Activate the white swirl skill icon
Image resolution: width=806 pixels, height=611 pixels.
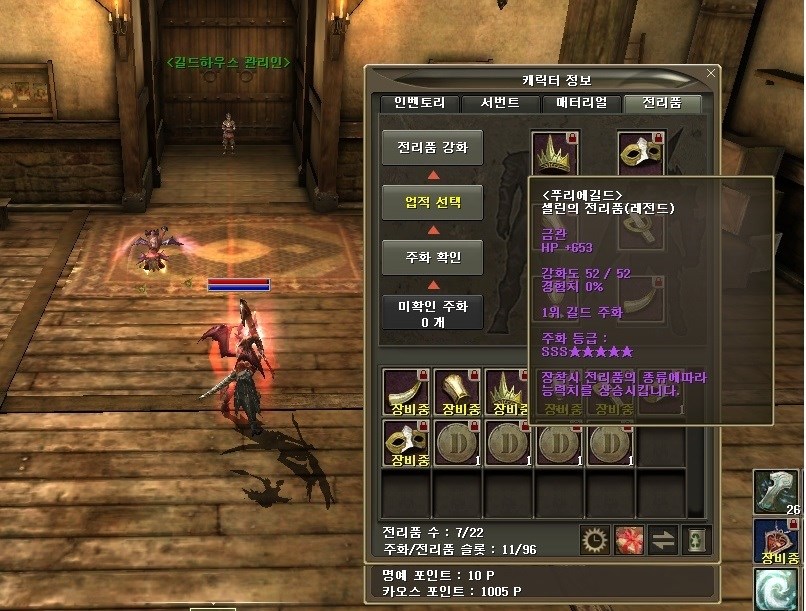(779, 589)
